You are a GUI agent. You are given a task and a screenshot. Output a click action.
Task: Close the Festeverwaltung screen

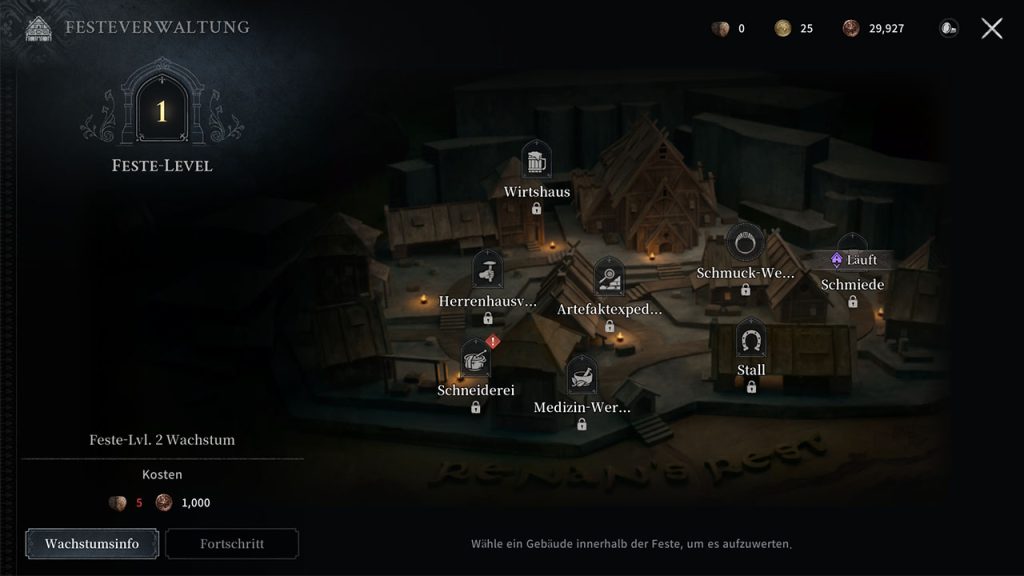pos(991,28)
